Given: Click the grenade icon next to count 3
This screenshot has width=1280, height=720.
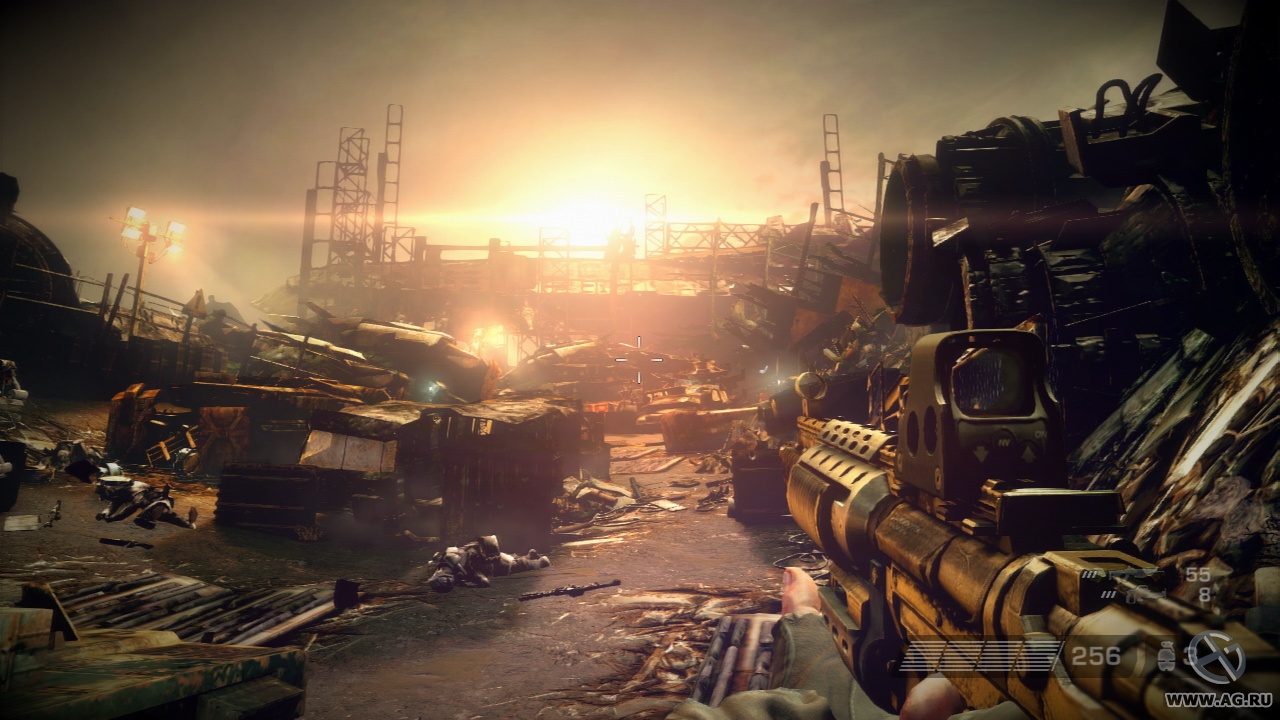Looking at the screenshot, I should click(x=1167, y=655).
